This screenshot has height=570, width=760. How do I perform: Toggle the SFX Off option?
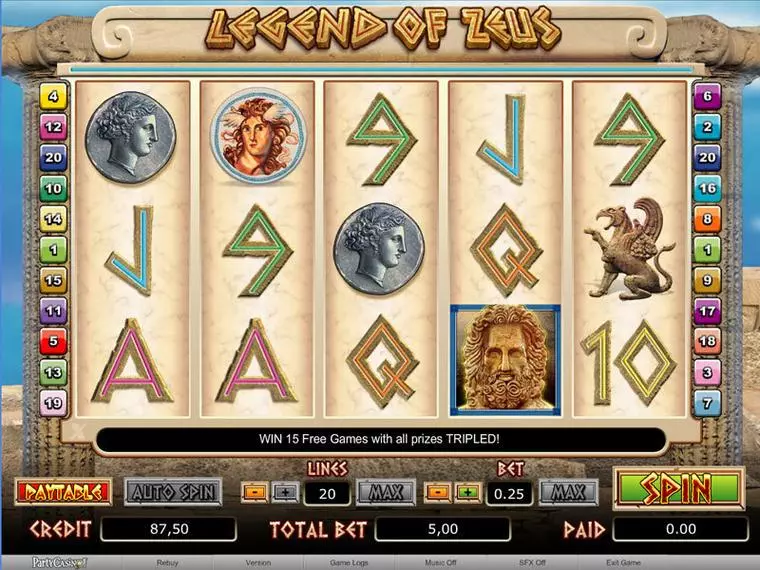(531, 563)
